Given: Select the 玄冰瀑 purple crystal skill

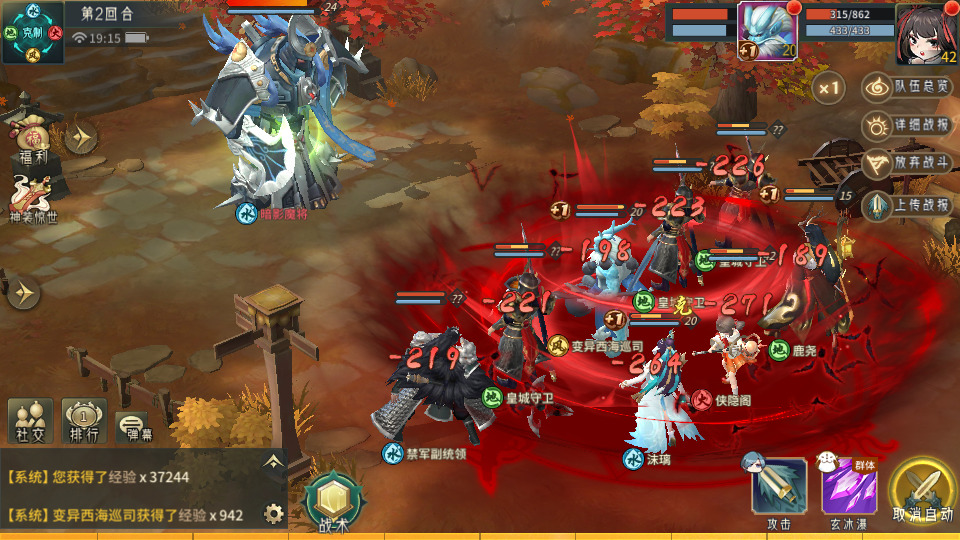Looking at the screenshot, I should click(849, 487).
